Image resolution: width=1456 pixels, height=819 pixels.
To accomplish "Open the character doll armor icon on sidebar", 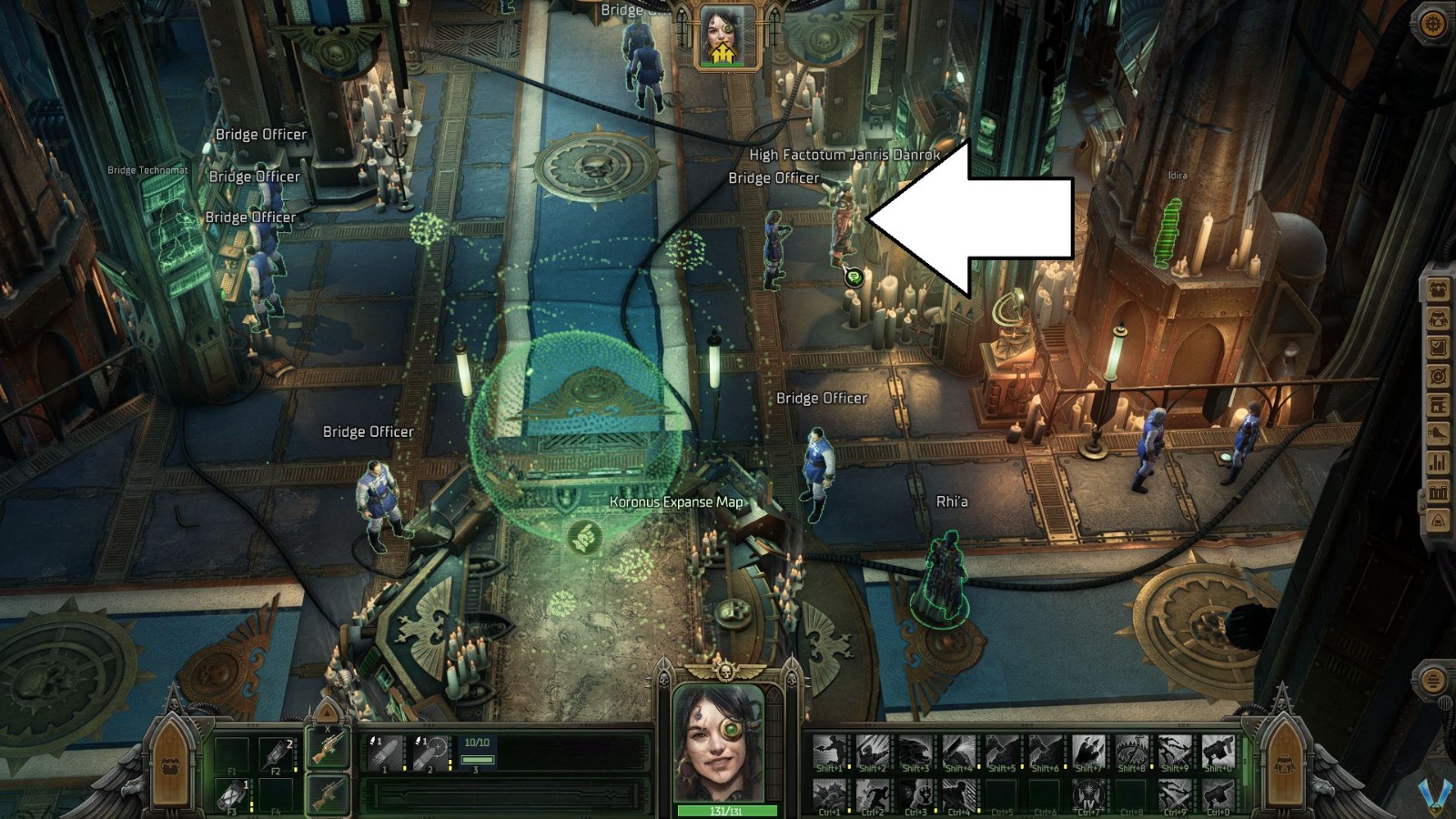I will (x=1438, y=291).
